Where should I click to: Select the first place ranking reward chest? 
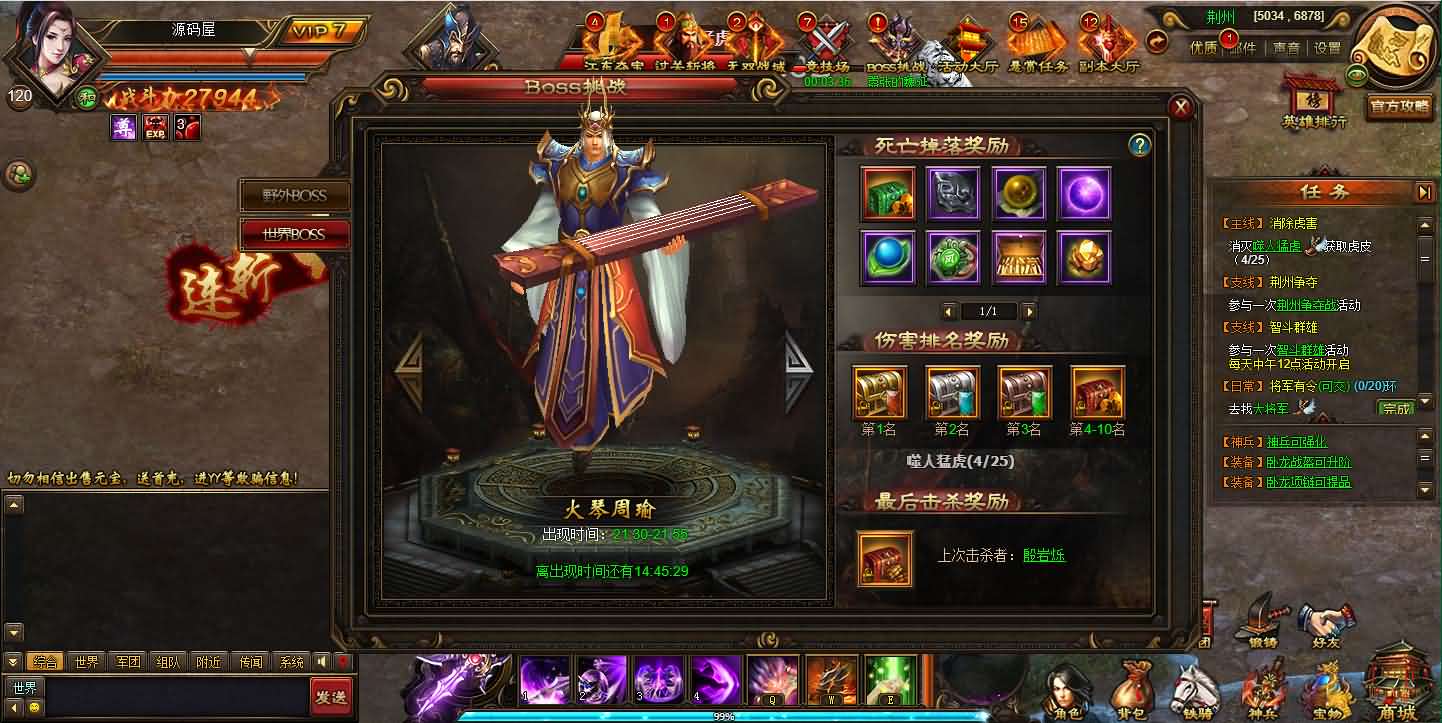880,392
